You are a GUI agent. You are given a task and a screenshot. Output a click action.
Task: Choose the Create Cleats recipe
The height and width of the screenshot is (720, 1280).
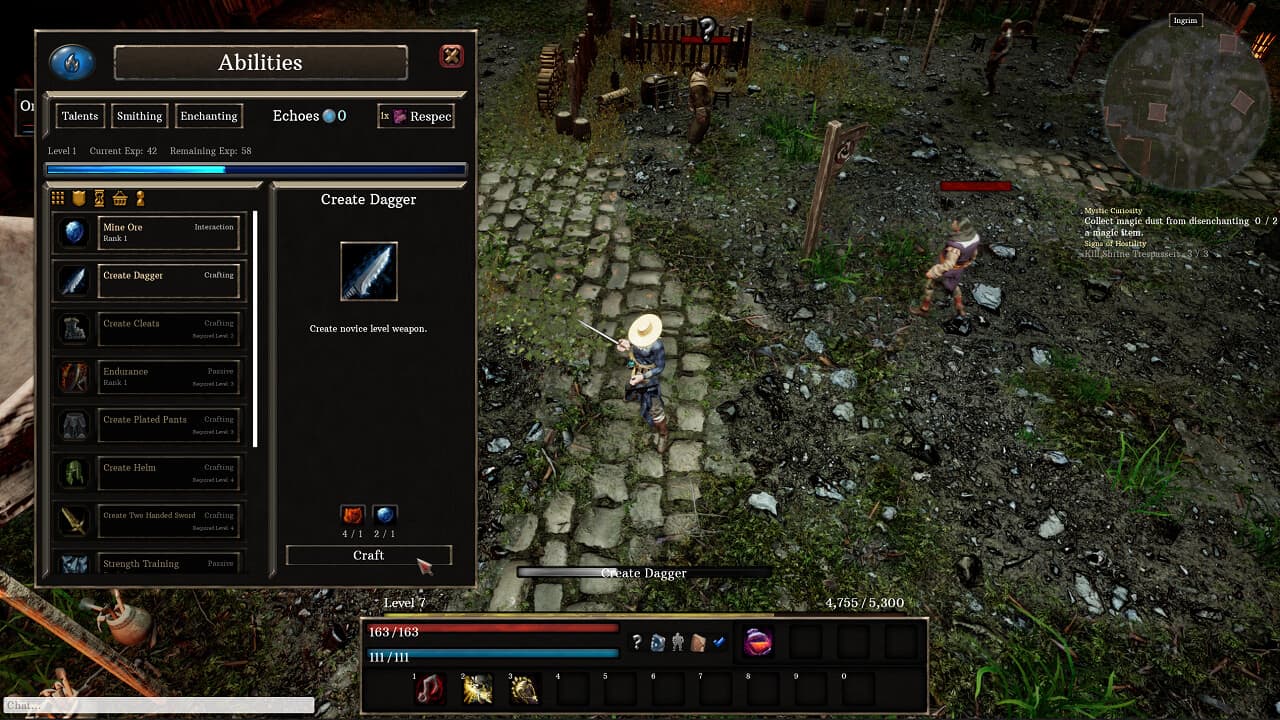169,329
